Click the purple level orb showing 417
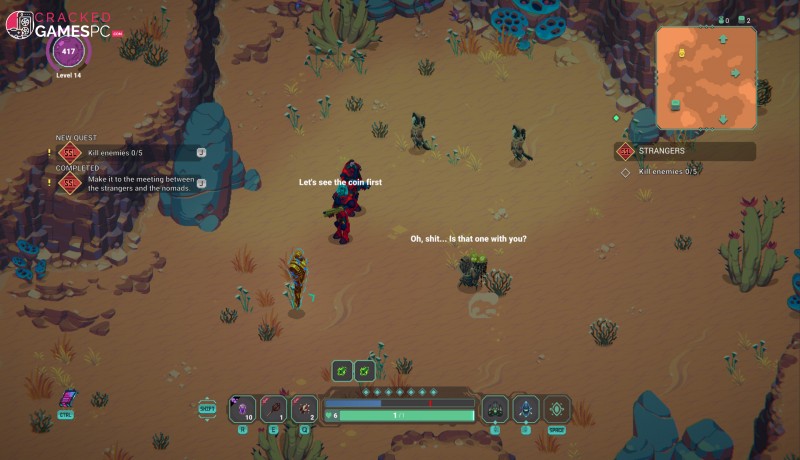Image resolution: width=800 pixels, height=460 pixels. pos(69,50)
